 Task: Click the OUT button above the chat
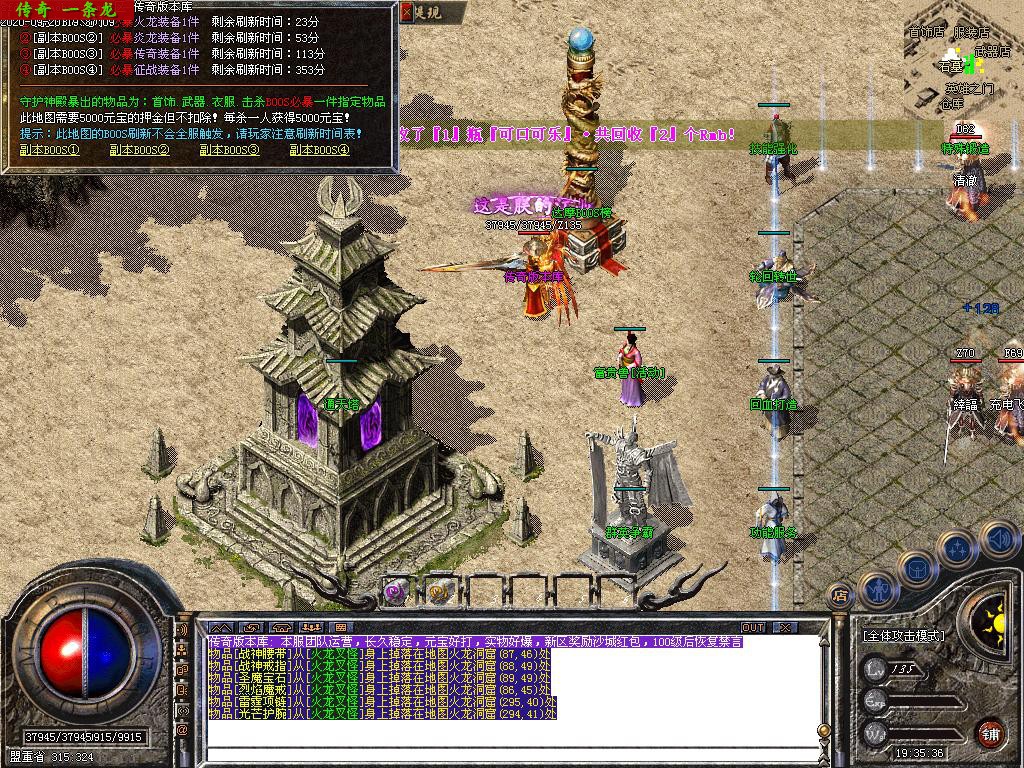click(x=753, y=627)
